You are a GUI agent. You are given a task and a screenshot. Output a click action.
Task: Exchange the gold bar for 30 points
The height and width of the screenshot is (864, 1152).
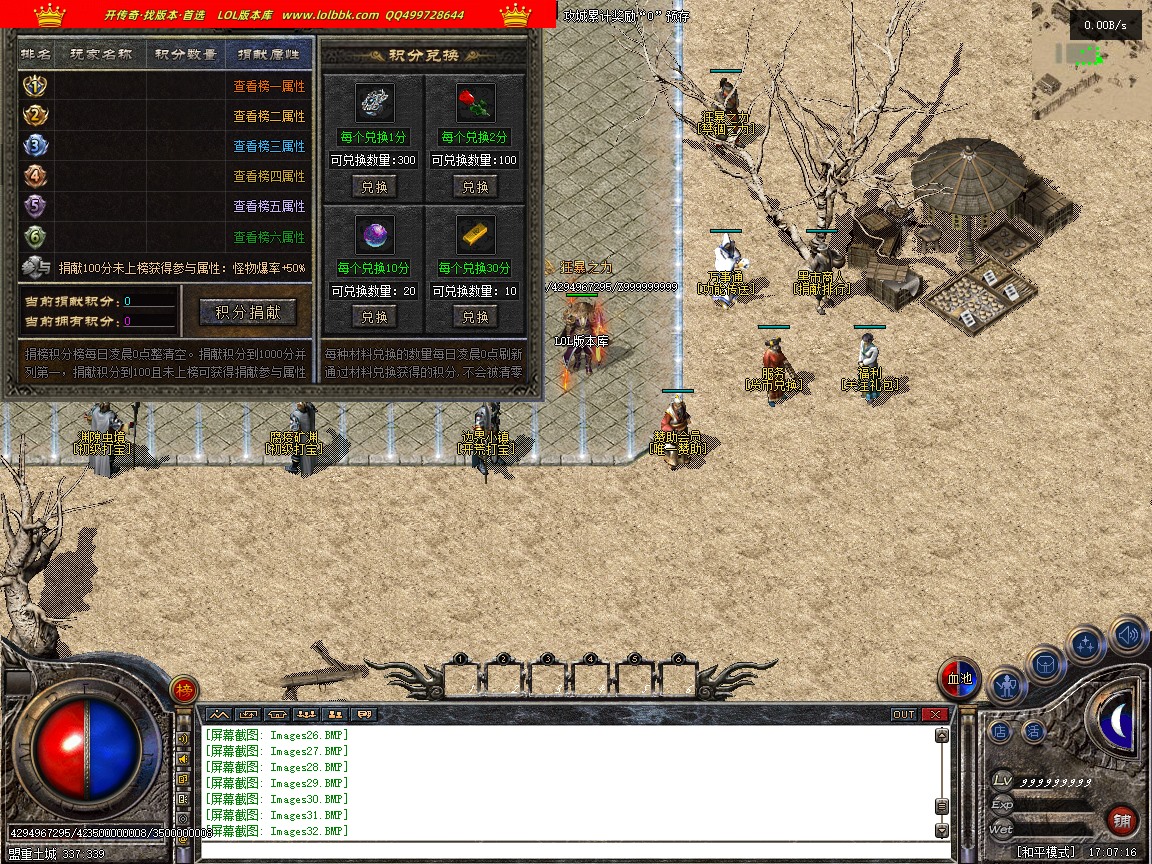point(475,317)
